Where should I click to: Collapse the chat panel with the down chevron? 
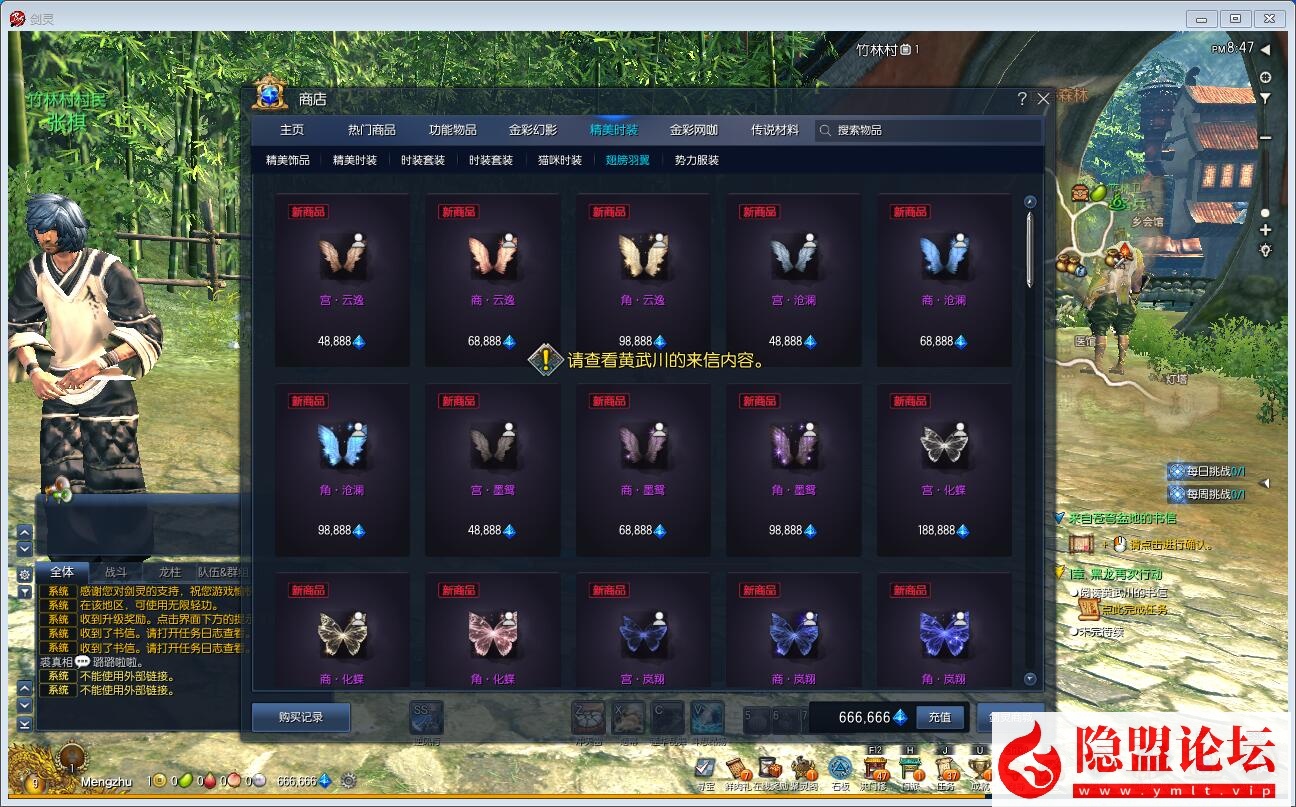coord(24,549)
